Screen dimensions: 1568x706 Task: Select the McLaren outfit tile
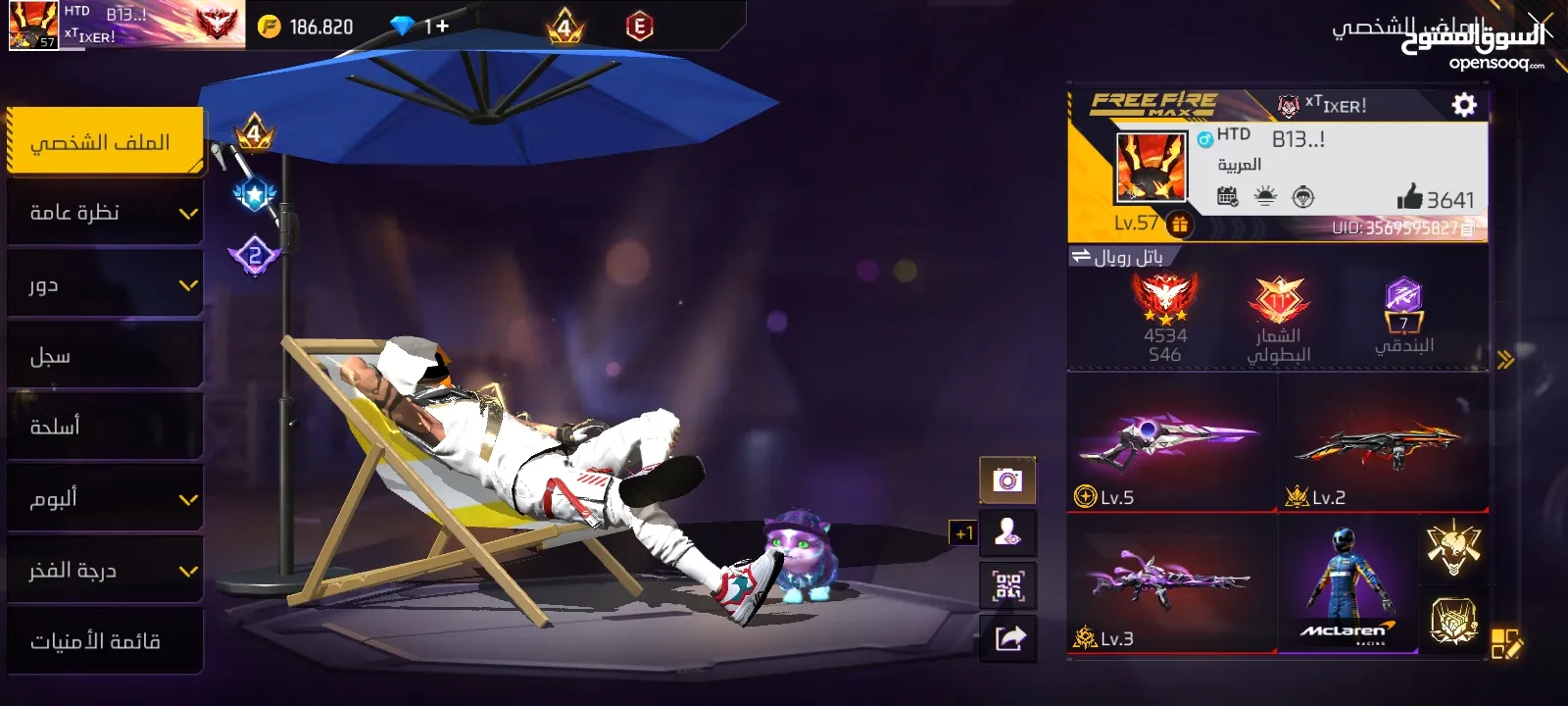tap(1347, 585)
